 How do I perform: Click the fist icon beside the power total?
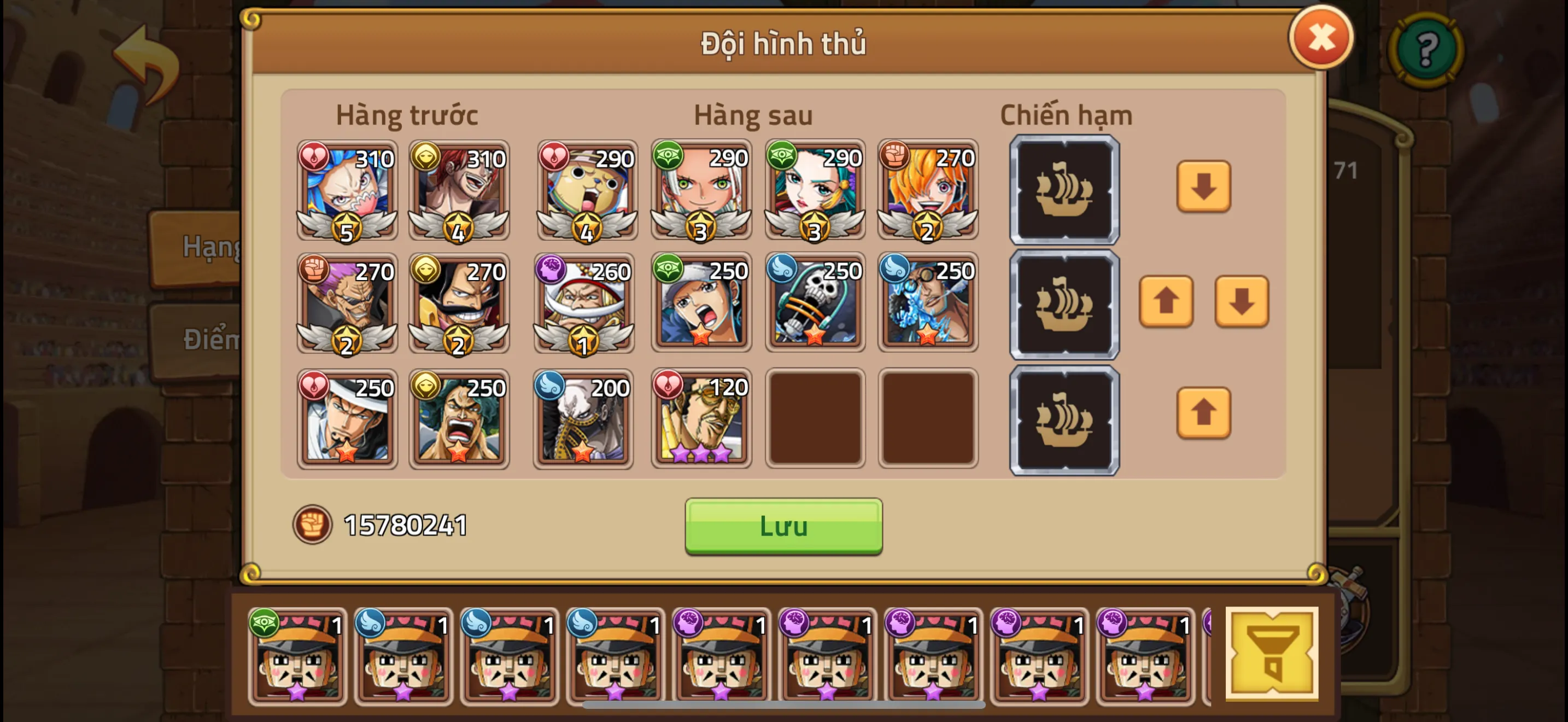[x=312, y=523]
